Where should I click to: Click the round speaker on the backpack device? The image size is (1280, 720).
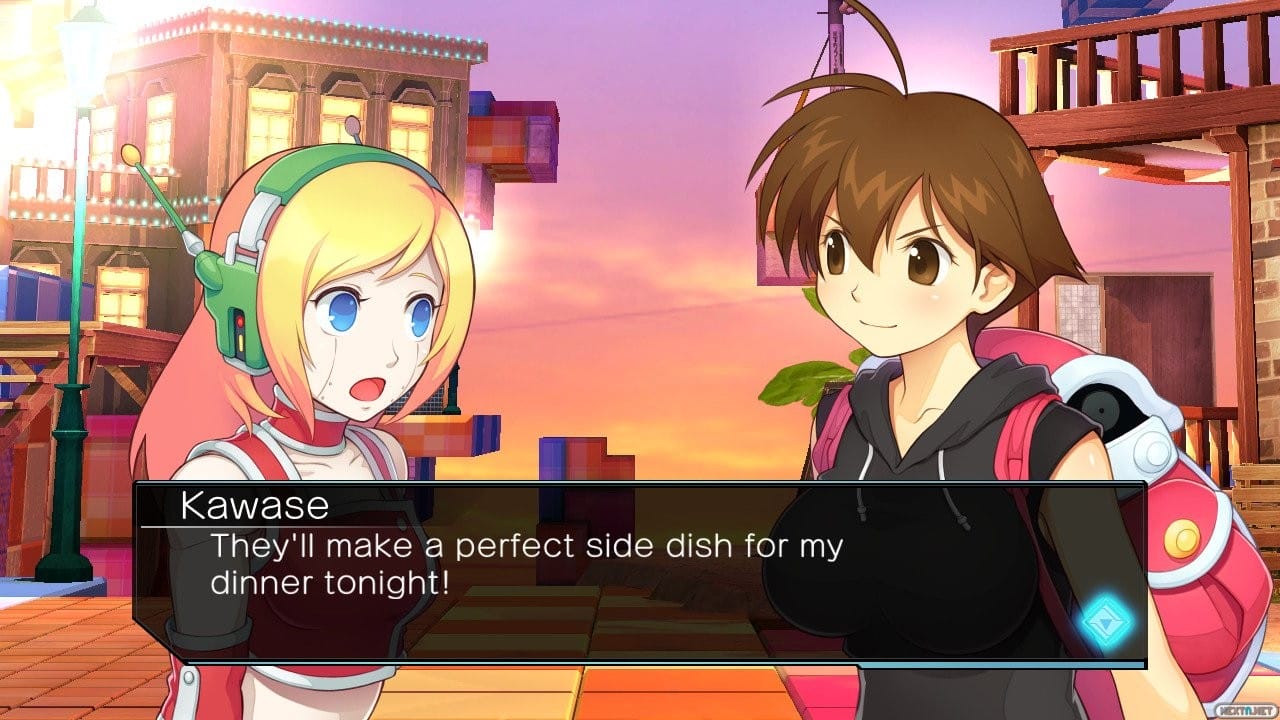click(x=1100, y=410)
